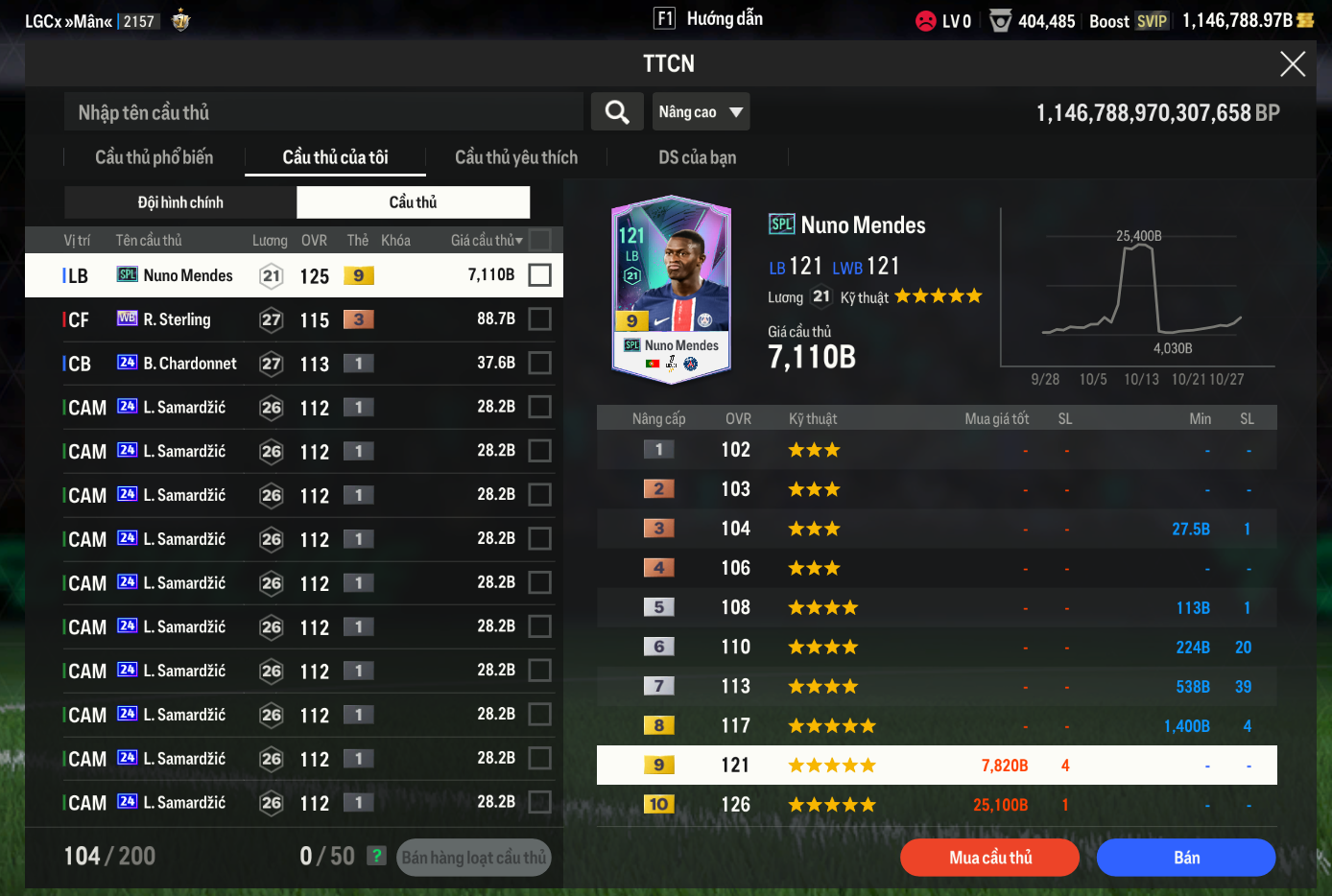Close the TTCN window
Viewport: 1332px width, 896px height.
coord(1292,64)
